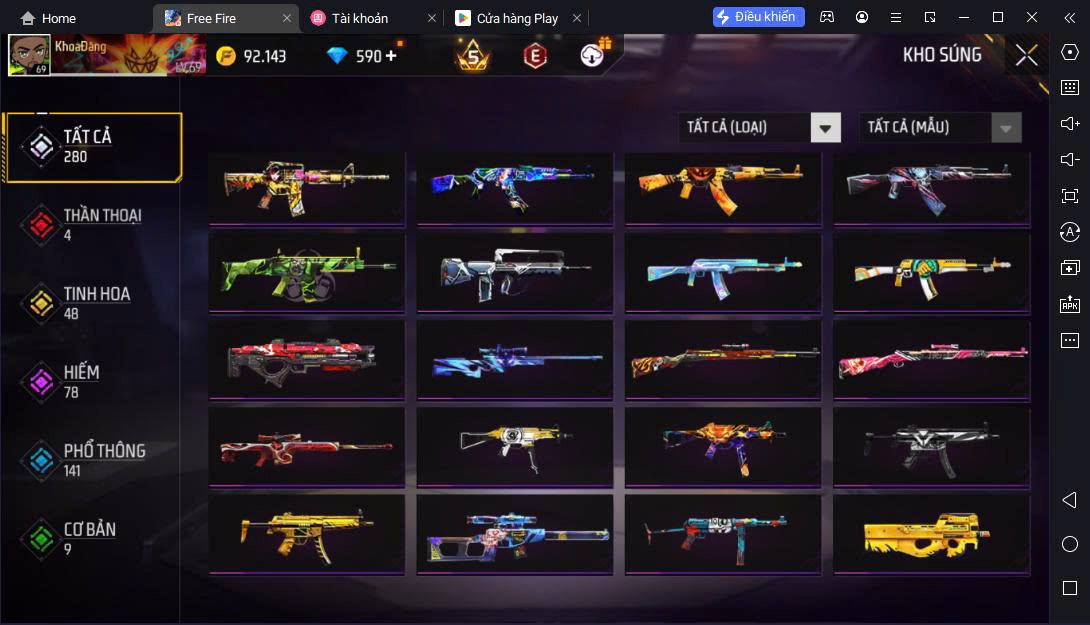Pick the red M1887 shotgun skin
The image size is (1090, 625).
point(306,446)
